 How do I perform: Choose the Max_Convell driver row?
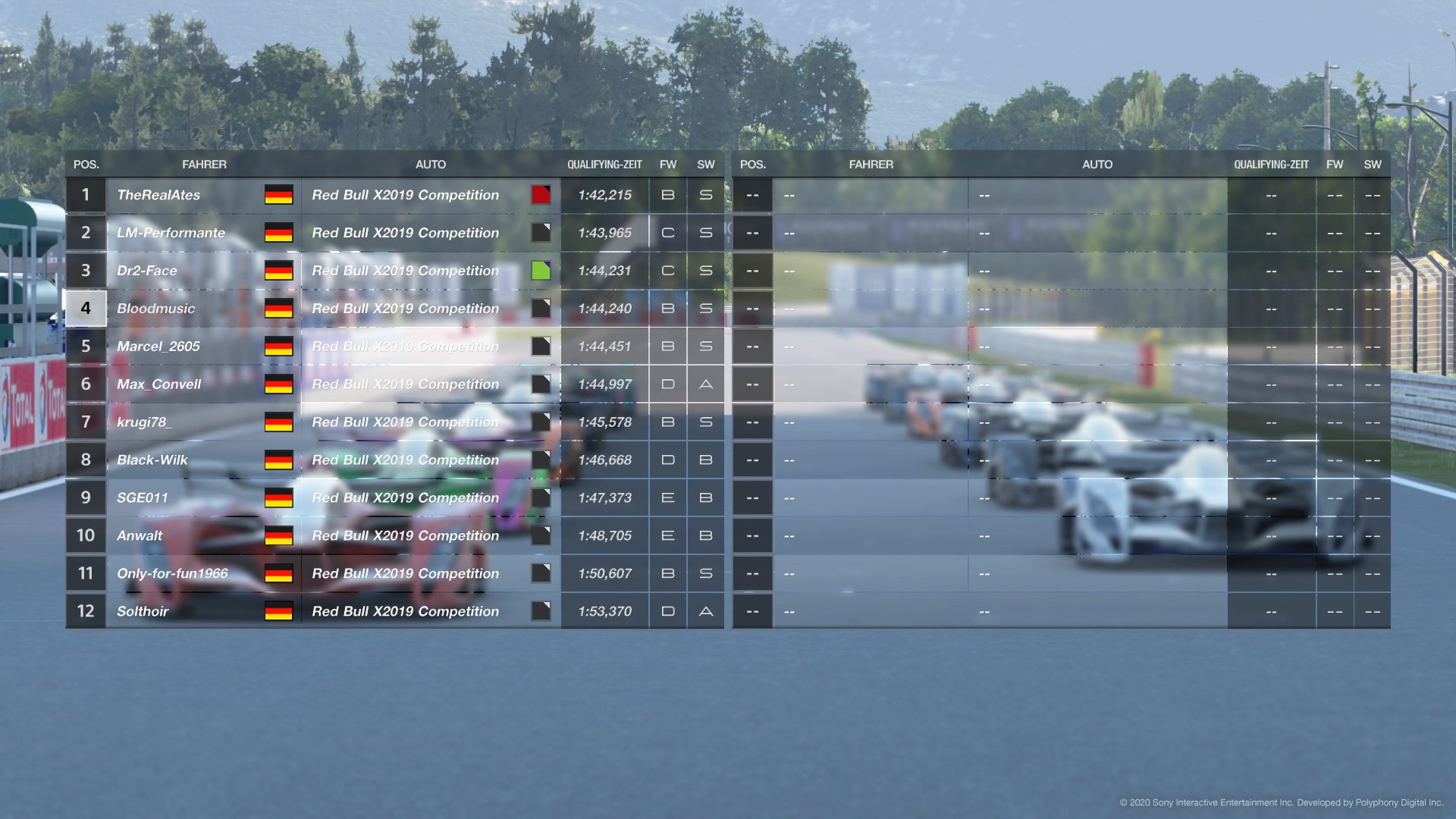[x=158, y=384]
